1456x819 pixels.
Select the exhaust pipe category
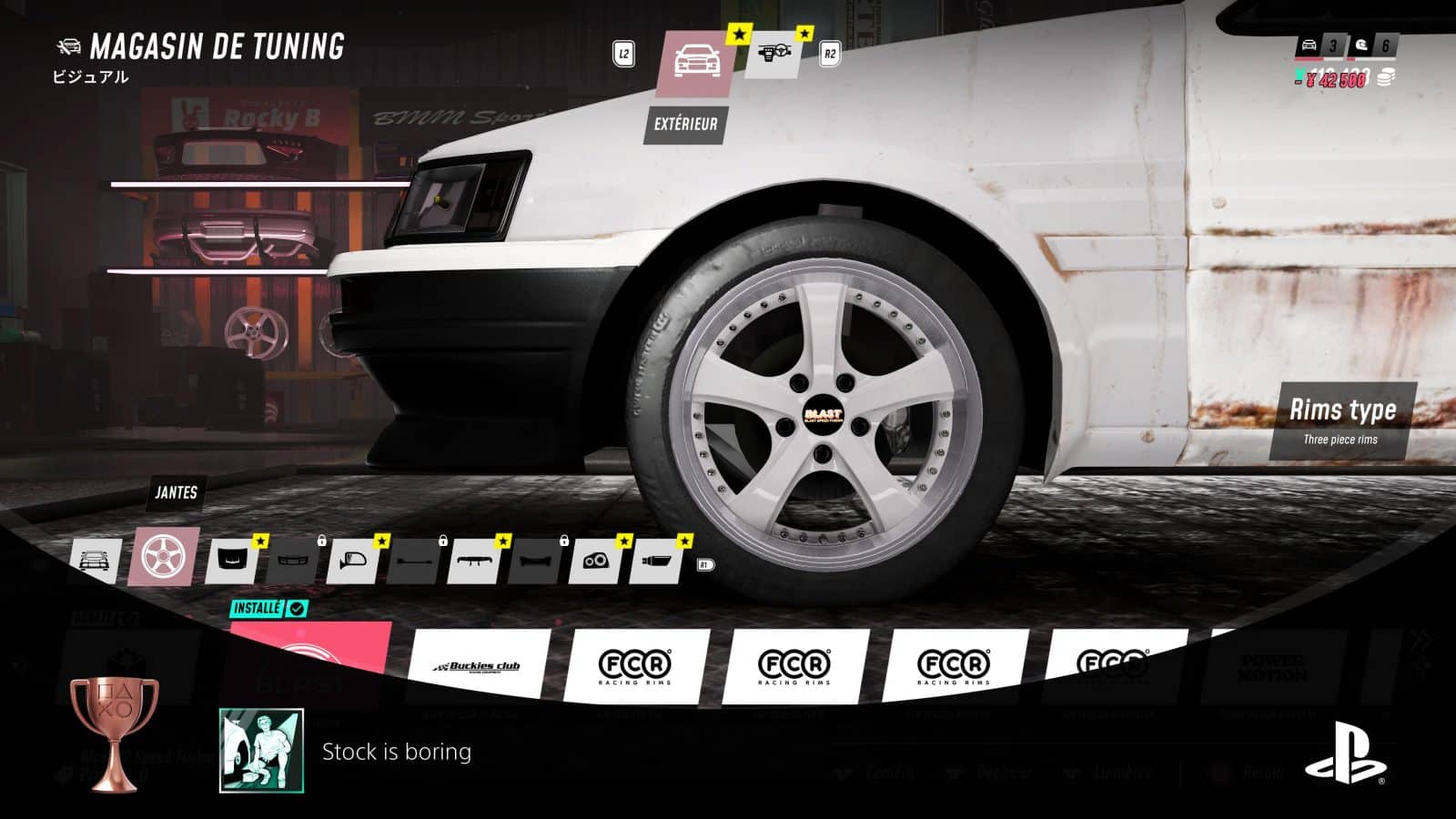pos(655,561)
